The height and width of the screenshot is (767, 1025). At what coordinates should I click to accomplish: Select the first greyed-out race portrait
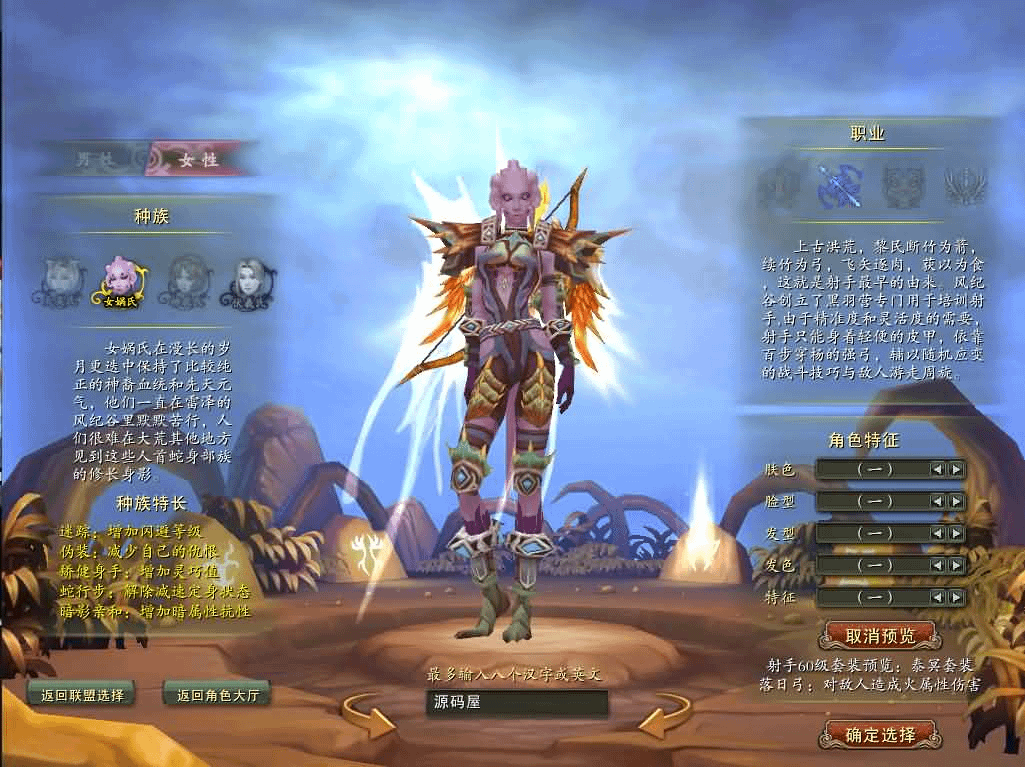pyautogui.click(x=60, y=281)
